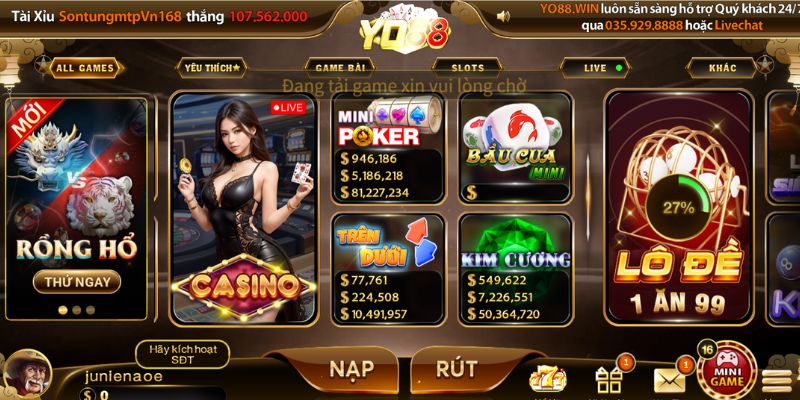Choose the Lô Đề 1 ăn 99 game
Image resolution: width=800 pixels, height=400 pixels.
tap(679, 208)
